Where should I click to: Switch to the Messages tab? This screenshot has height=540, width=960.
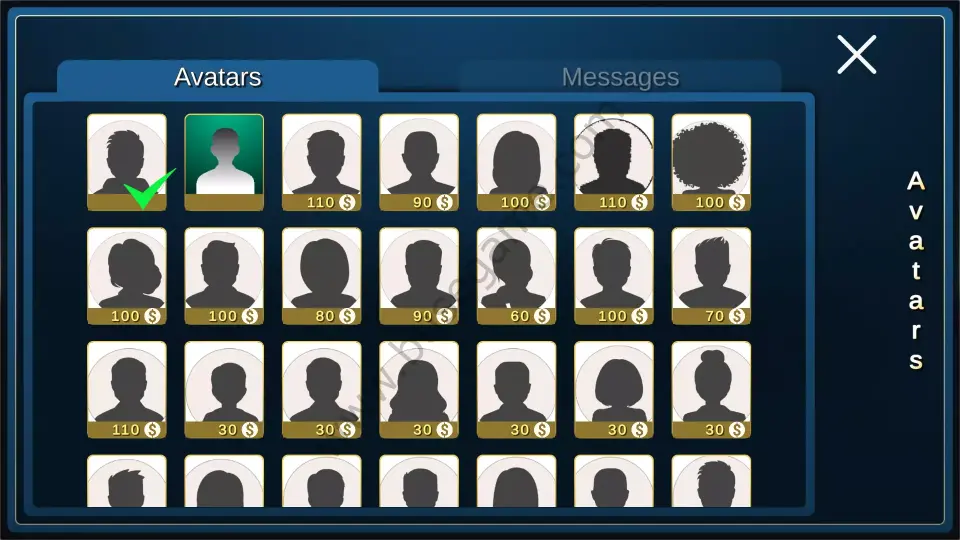click(x=620, y=77)
